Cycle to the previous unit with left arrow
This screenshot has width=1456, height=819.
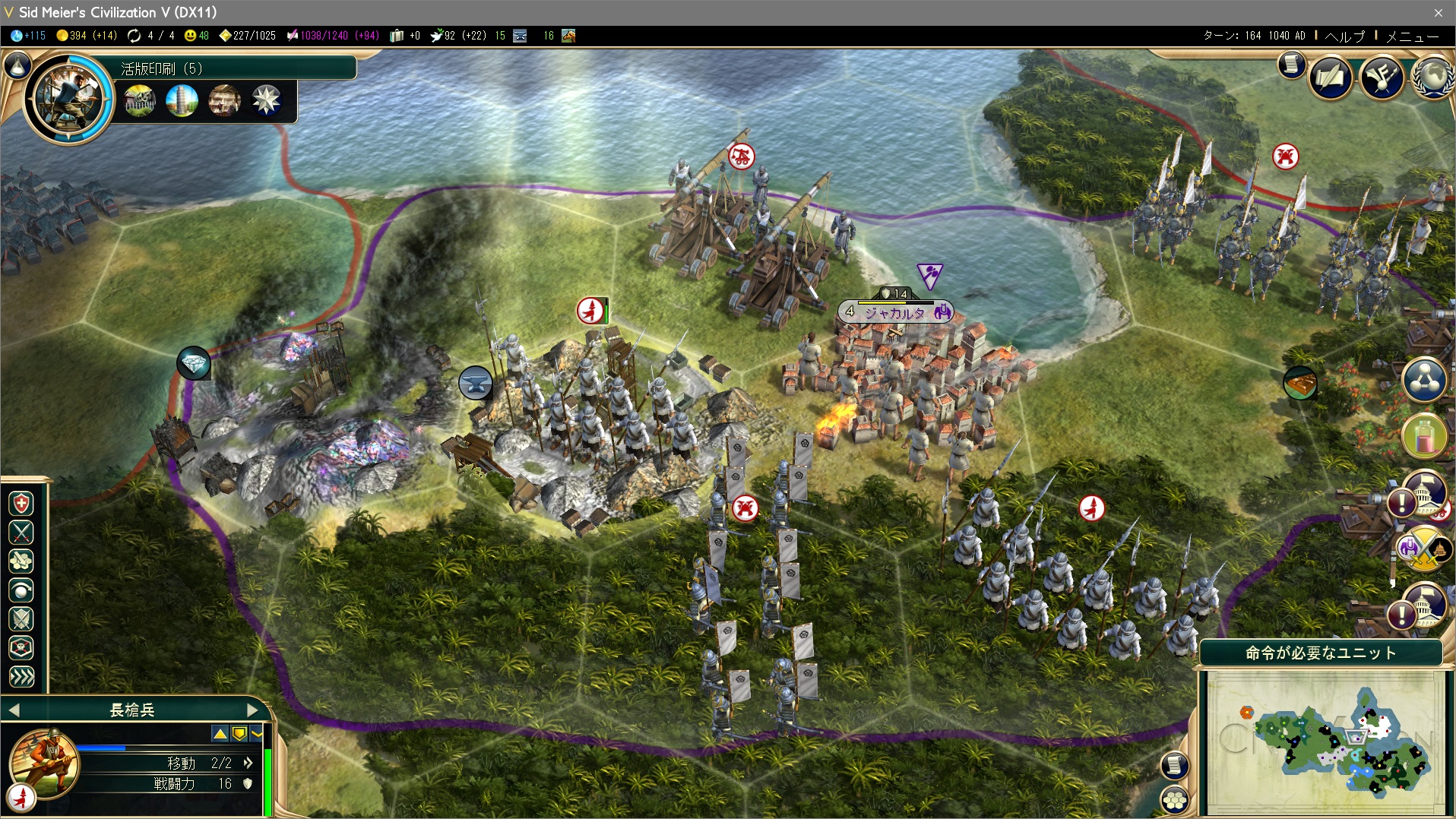point(14,710)
